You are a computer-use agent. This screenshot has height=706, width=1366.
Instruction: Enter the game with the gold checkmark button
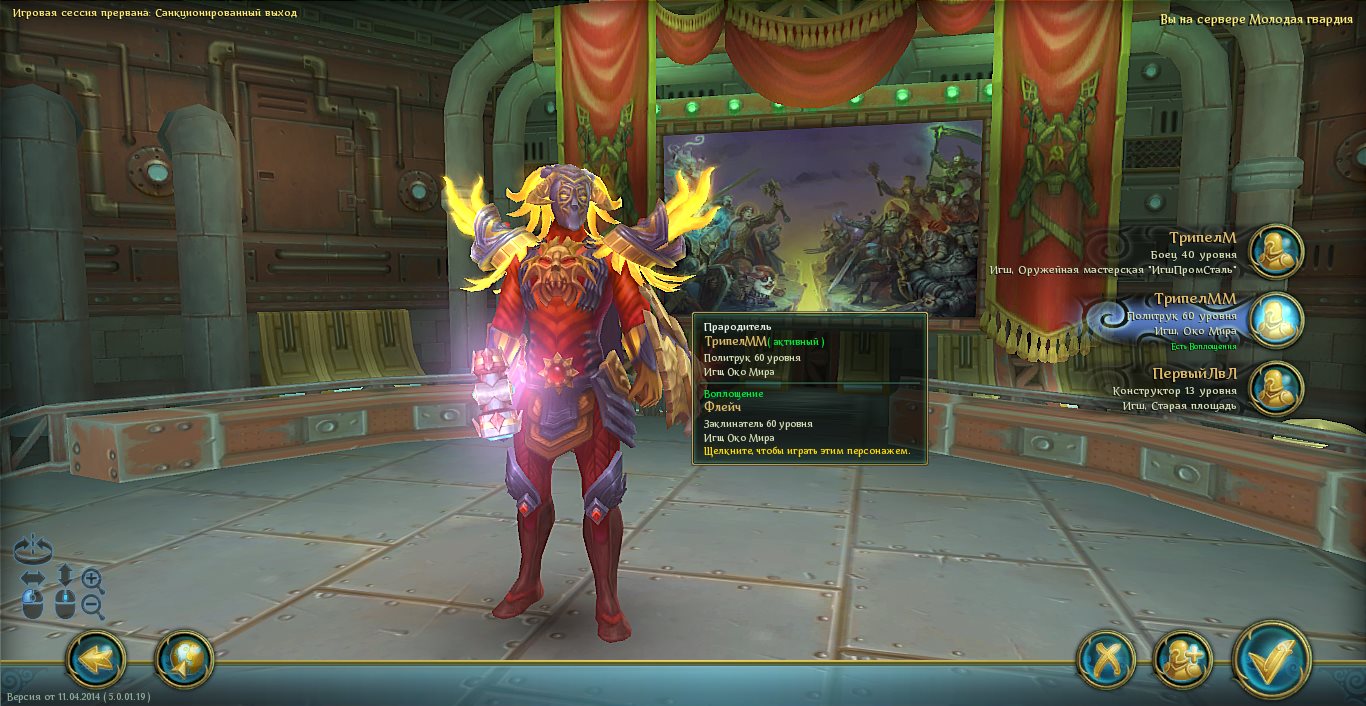(x=1271, y=660)
